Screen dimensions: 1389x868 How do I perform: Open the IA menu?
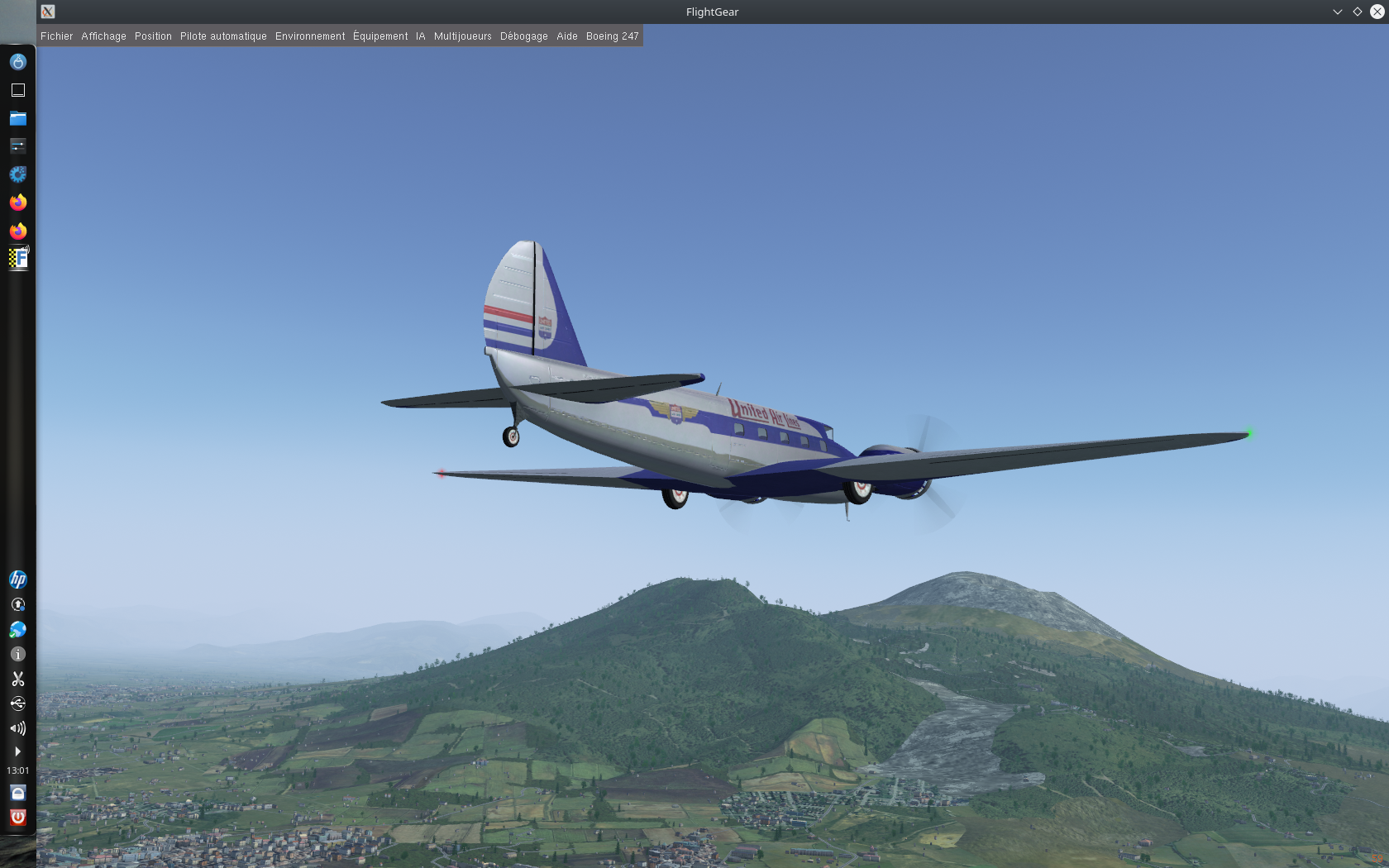[421, 36]
